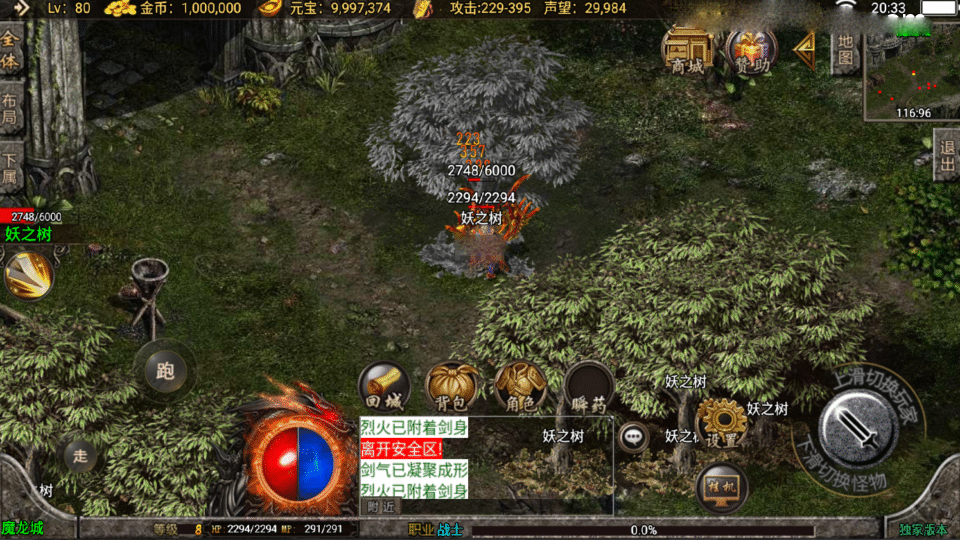The height and width of the screenshot is (540, 960).
Task: Open the 设置 settings gear
Action: [x=721, y=424]
